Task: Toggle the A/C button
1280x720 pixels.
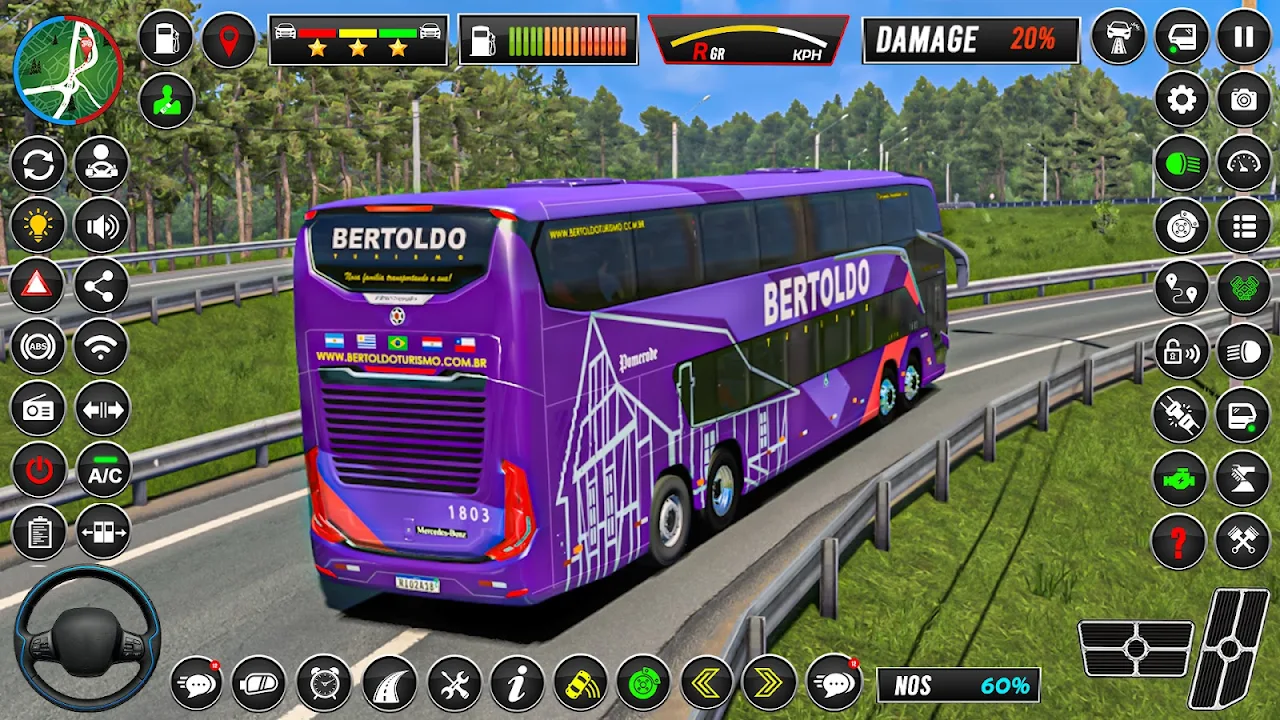Action: coord(103,473)
